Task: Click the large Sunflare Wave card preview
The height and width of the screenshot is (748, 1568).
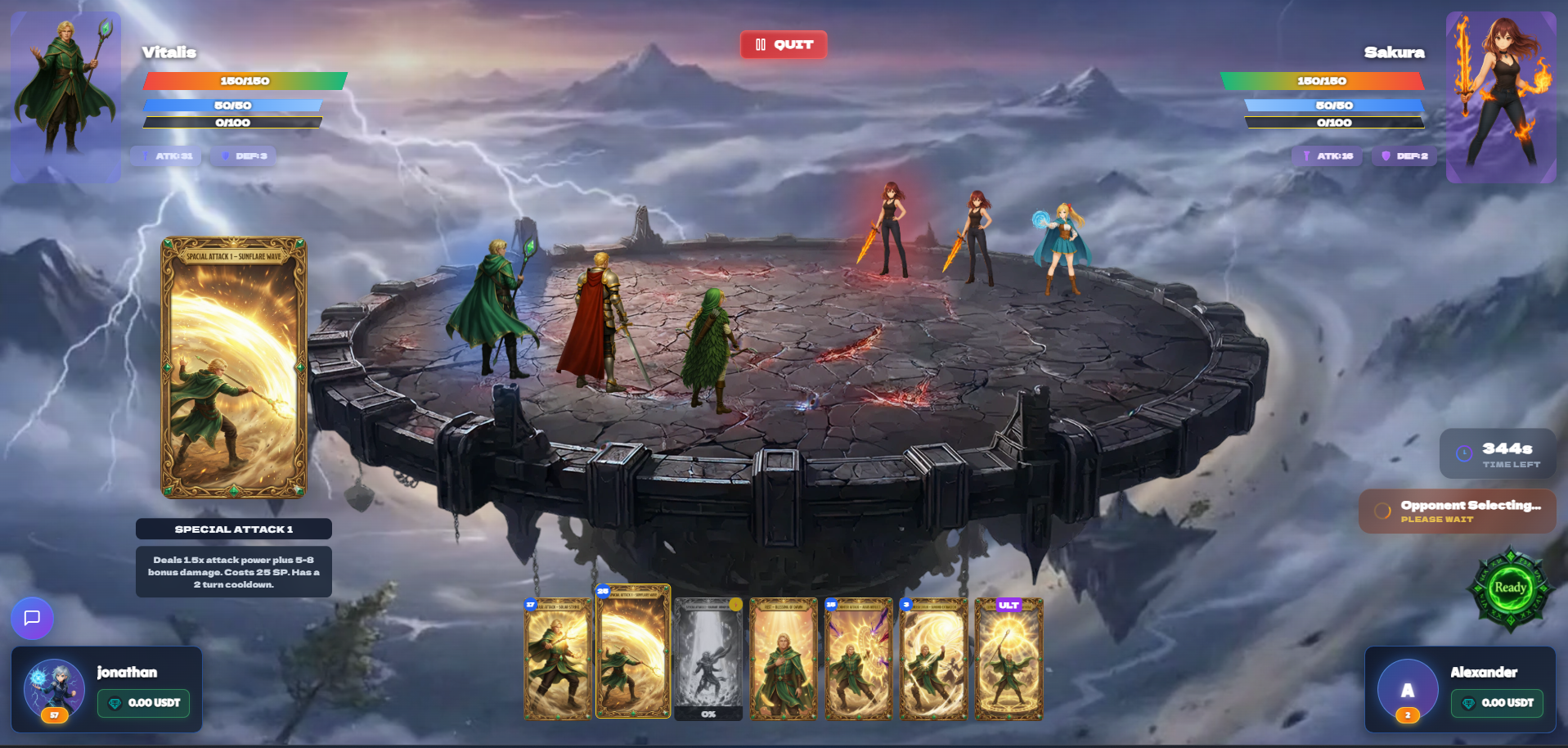Action: pyautogui.click(x=234, y=367)
